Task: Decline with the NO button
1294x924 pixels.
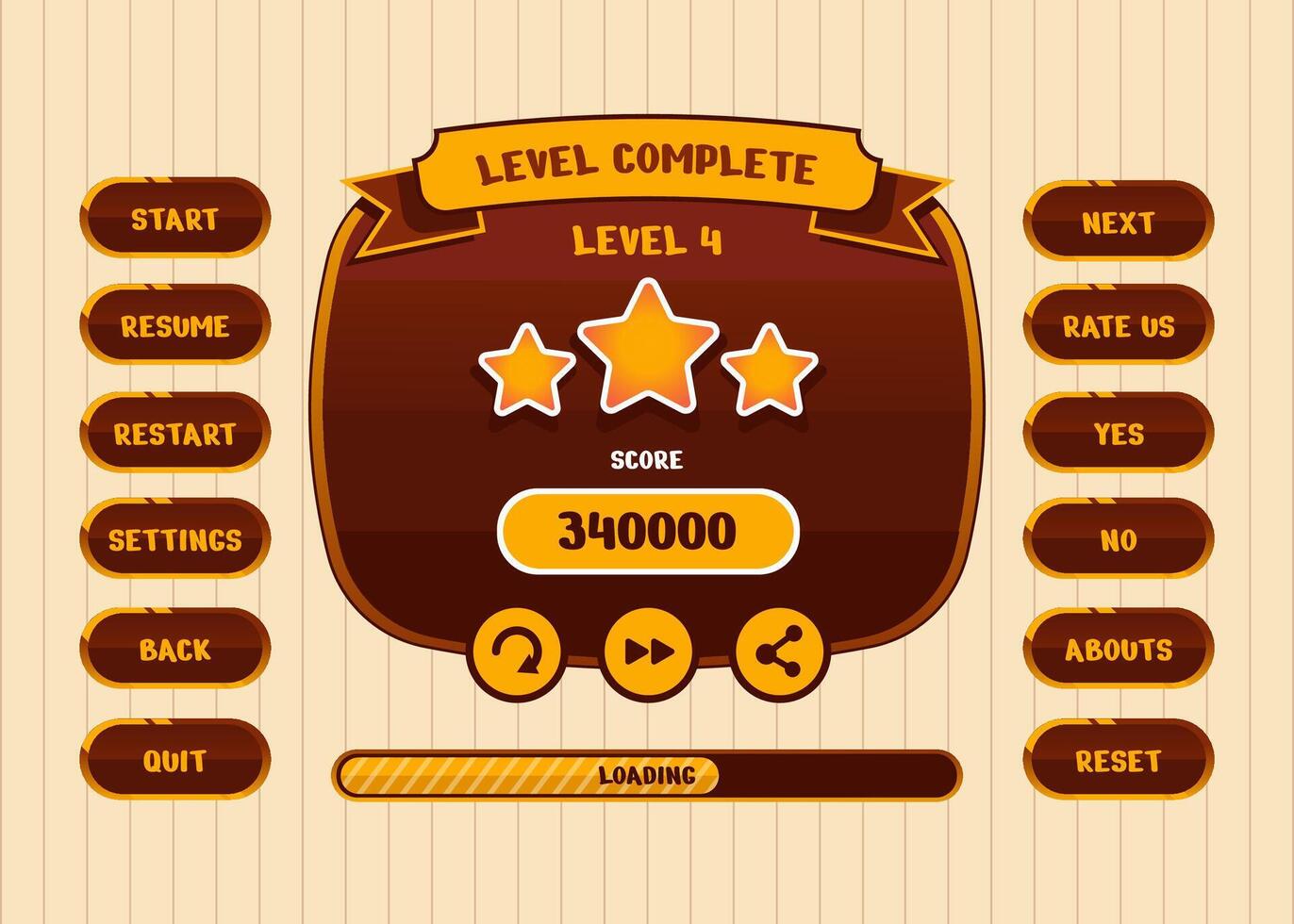Action: point(1119,540)
